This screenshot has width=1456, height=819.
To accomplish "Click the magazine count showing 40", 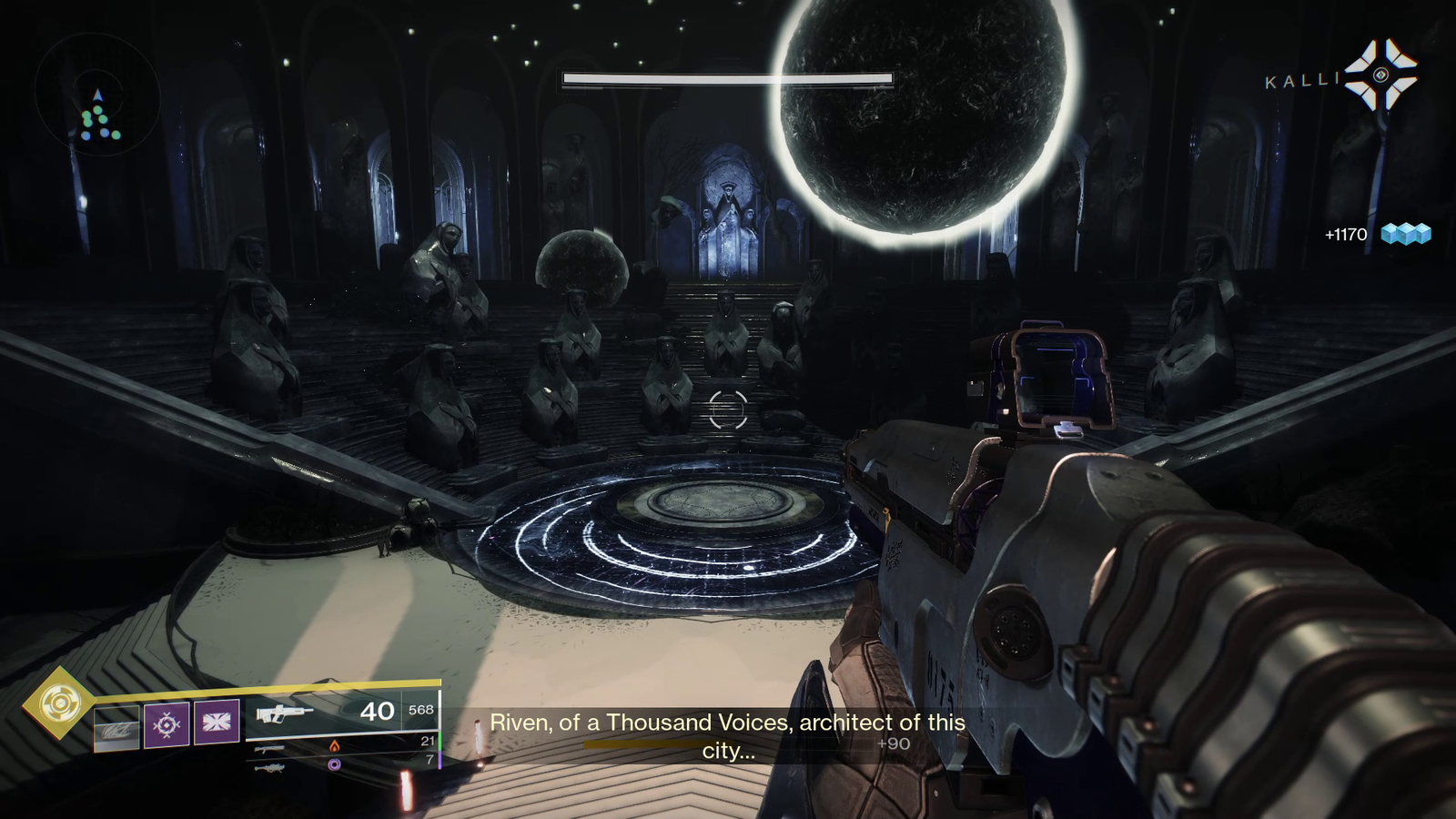I will (379, 711).
